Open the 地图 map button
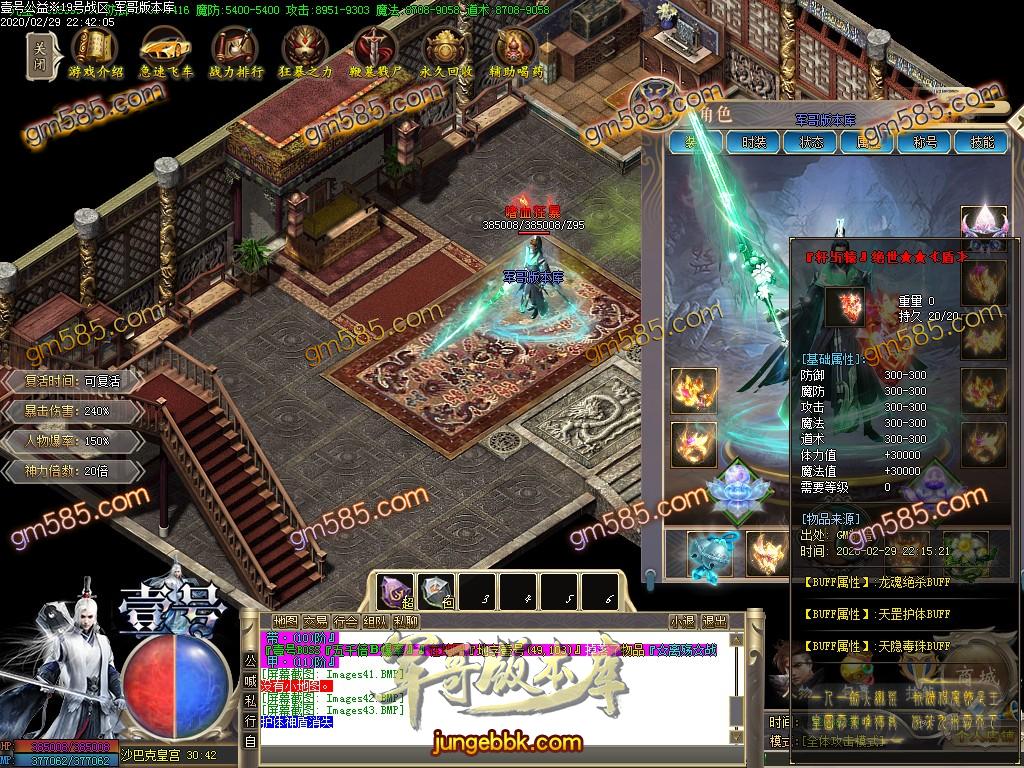 coord(285,622)
